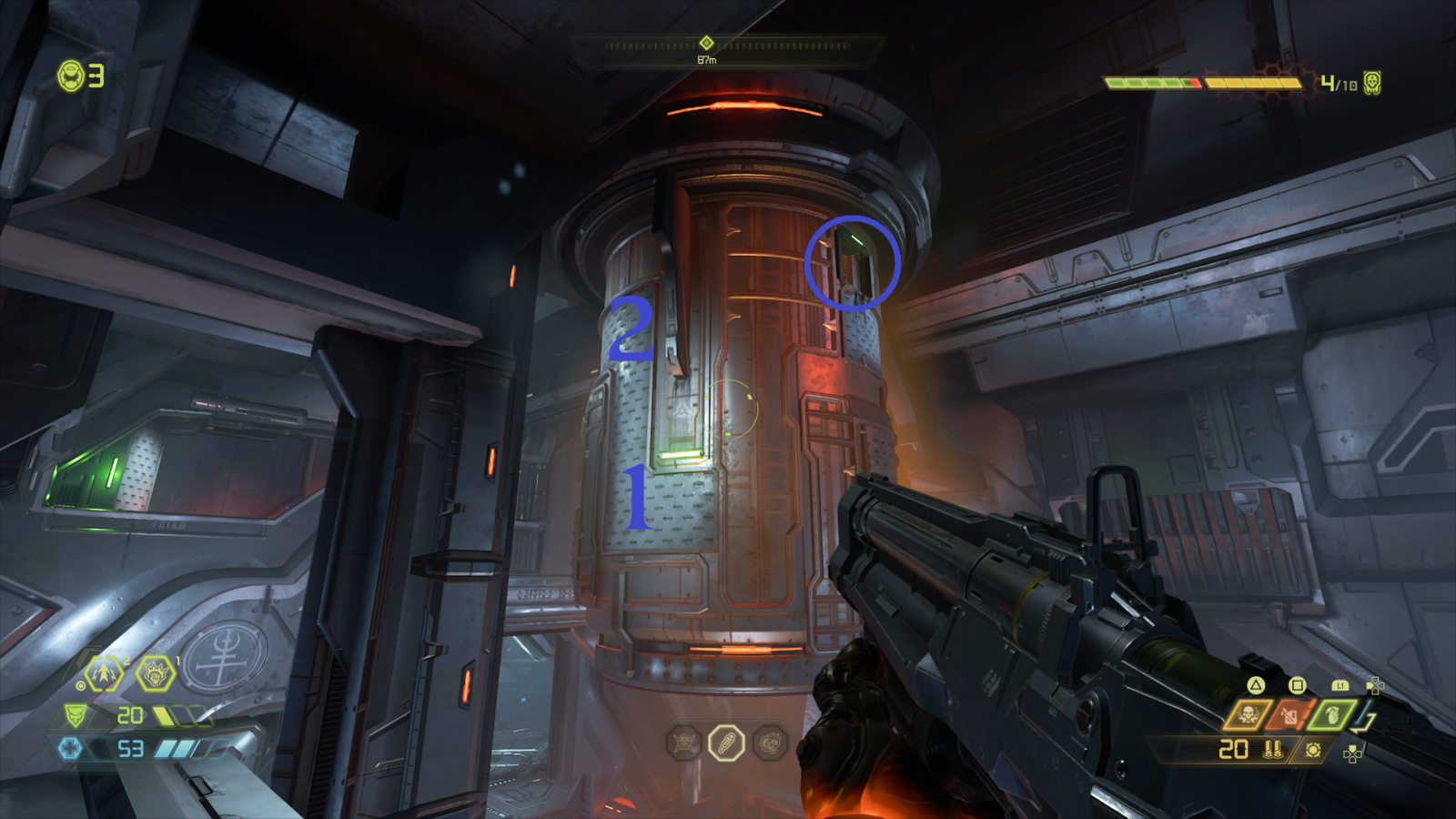
Task: Click the orange Flame Belch equipment icon
Action: pos(1288,714)
